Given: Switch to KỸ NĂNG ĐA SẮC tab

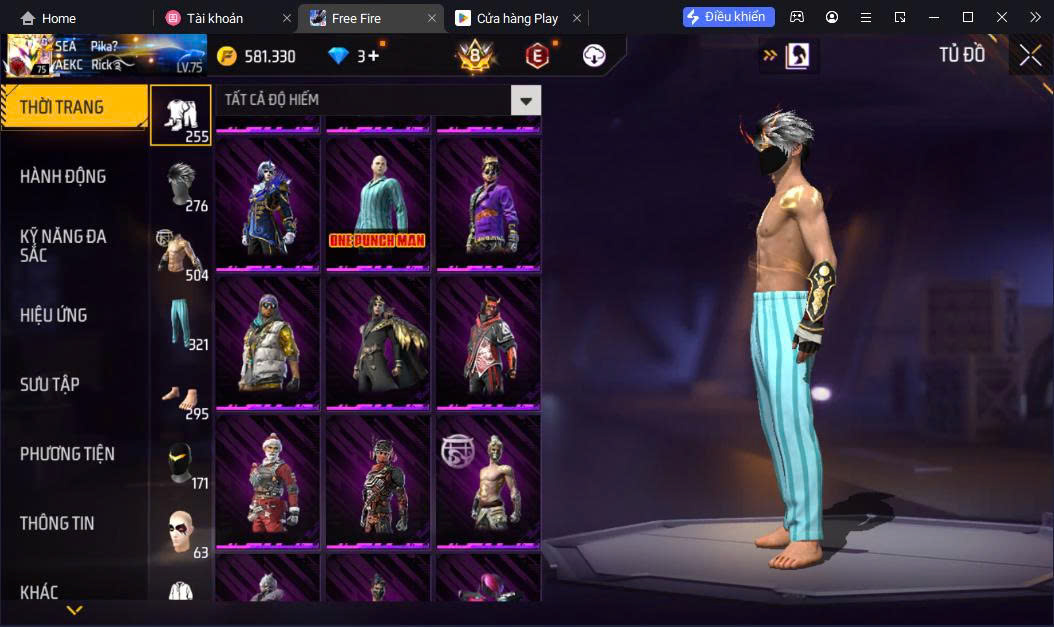Looking at the screenshot, I should coord(63,246).
